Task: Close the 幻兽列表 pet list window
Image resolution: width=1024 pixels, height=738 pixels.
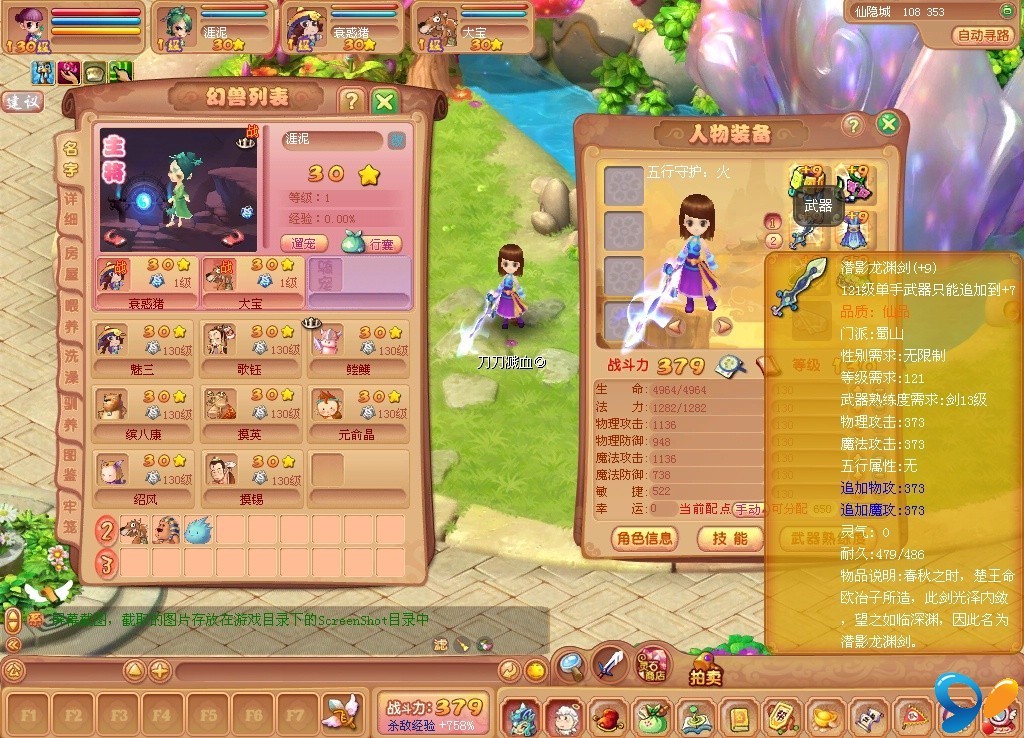Action: point(385,101)
